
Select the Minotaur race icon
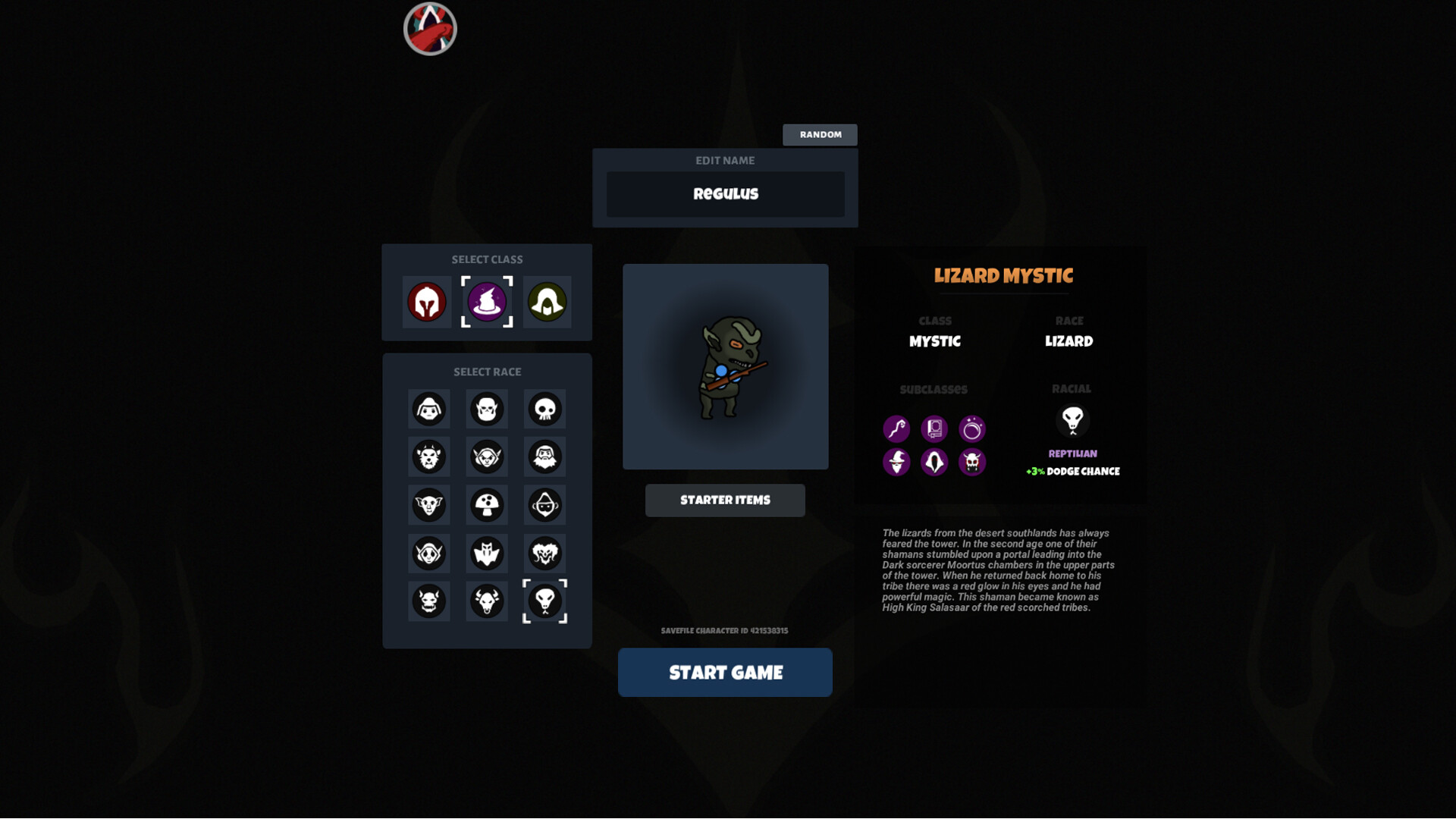click(x=487, y=601)
